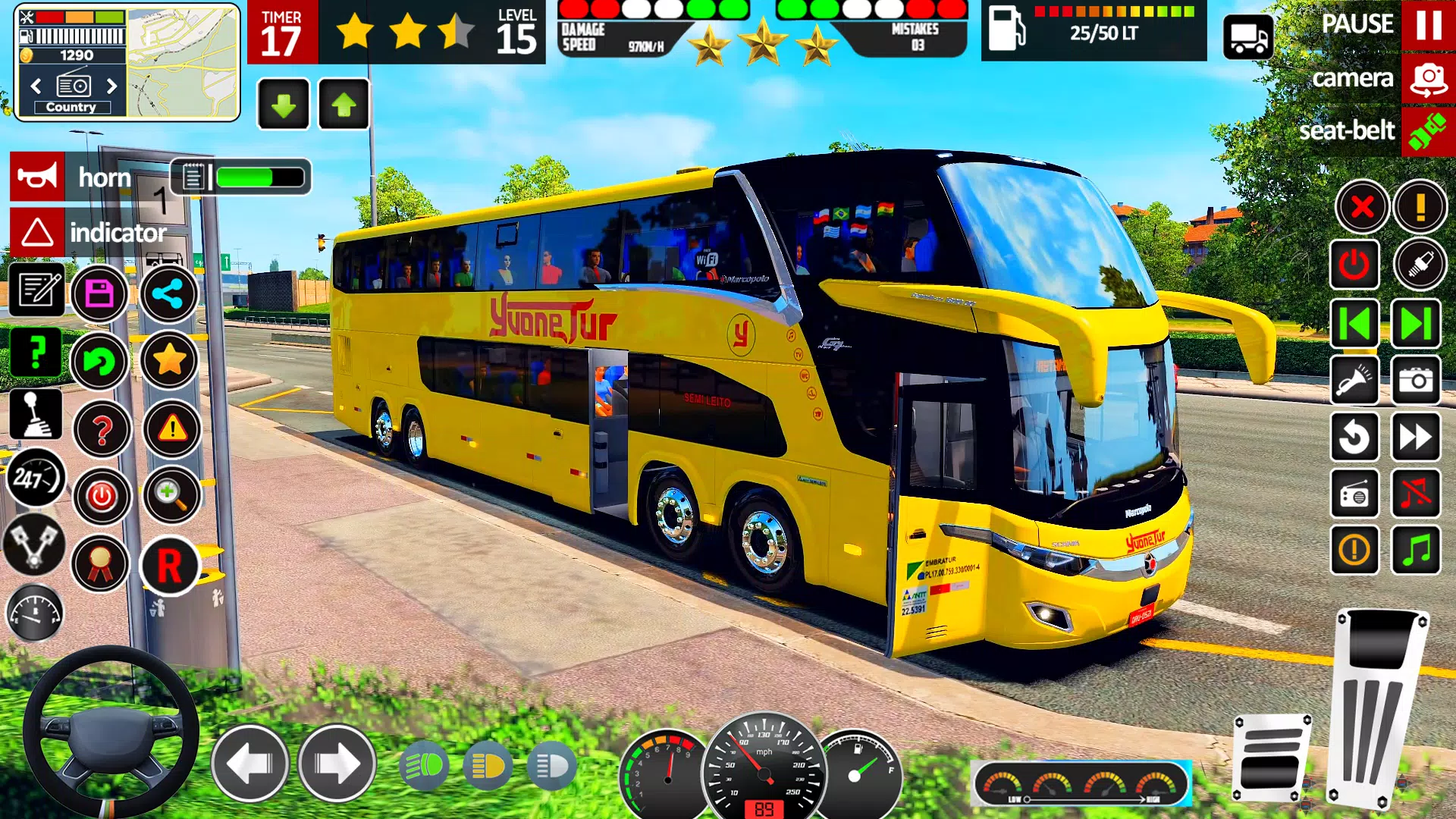Mute the music with crossed note icon
The image size is (1456, 819).
click(x=1415, y=494)
